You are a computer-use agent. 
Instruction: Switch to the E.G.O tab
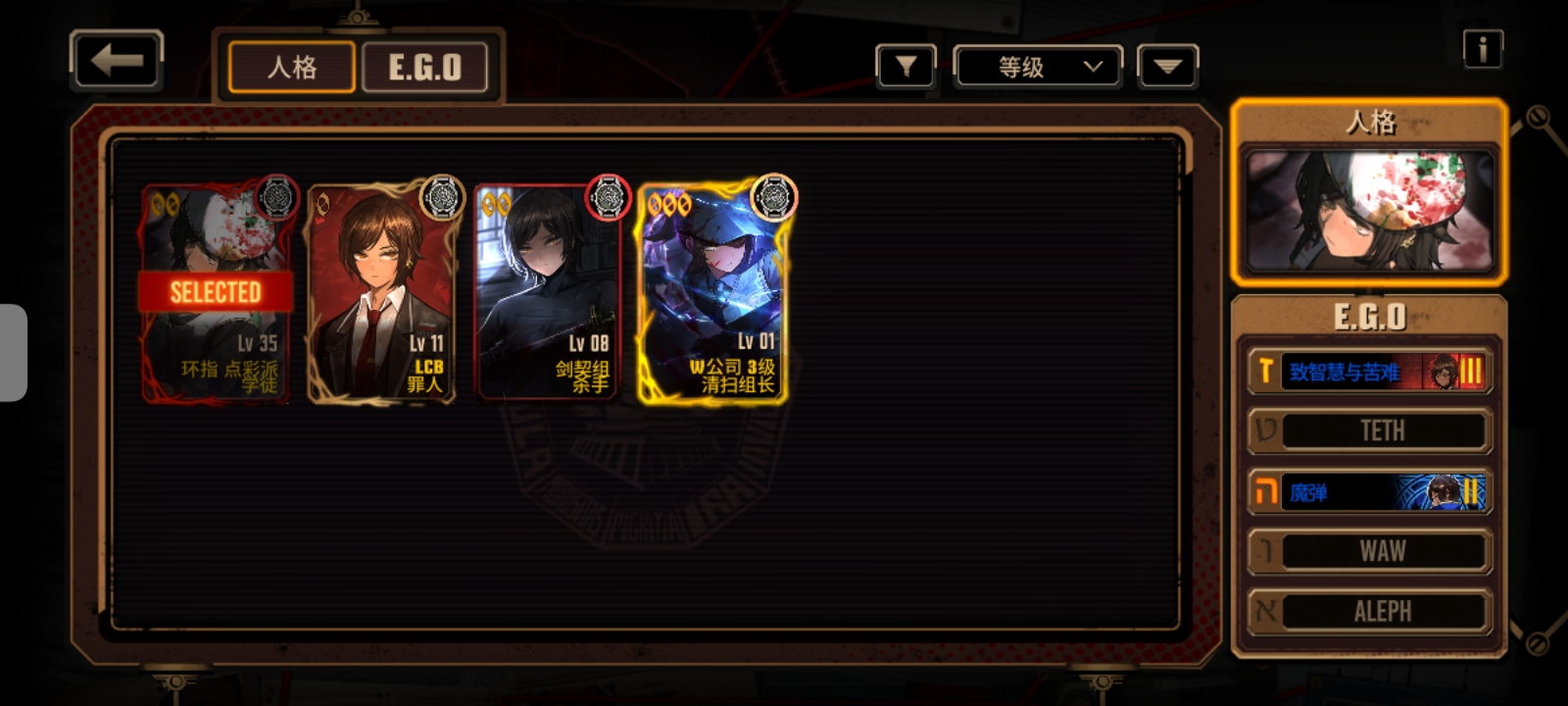click(x=424, y=68)
